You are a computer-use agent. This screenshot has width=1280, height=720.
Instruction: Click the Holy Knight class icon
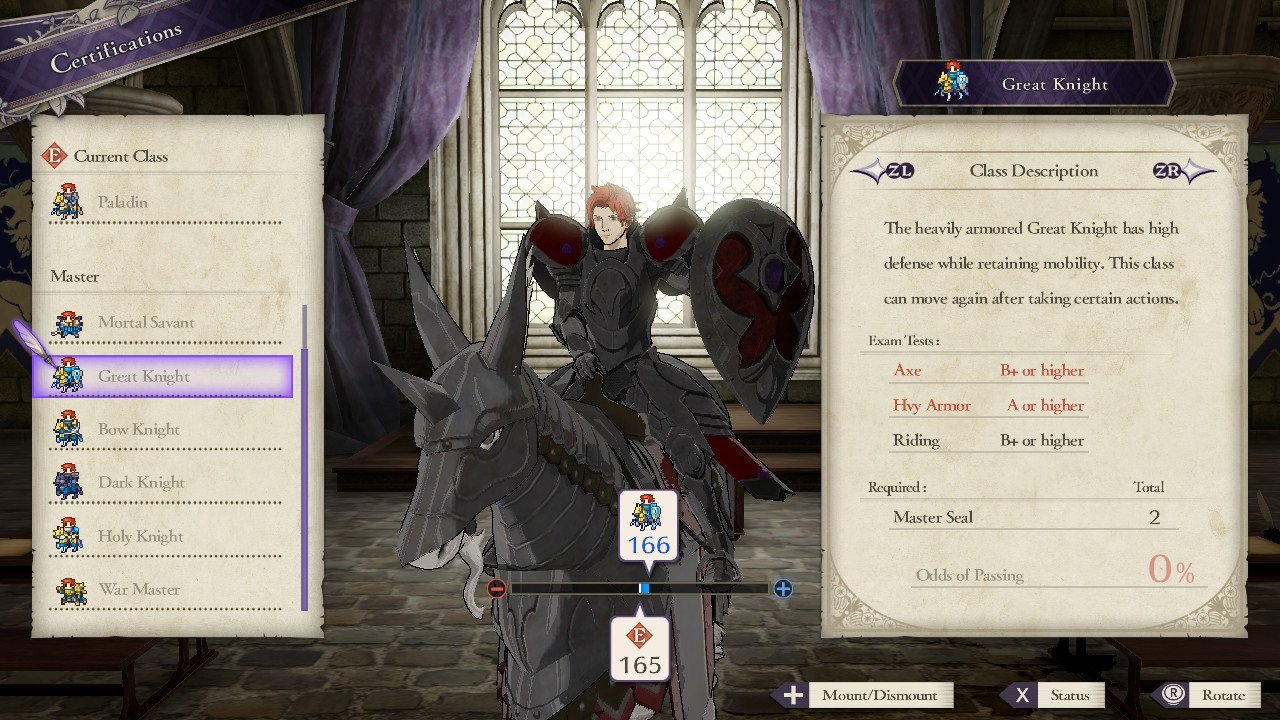[67, 535]
